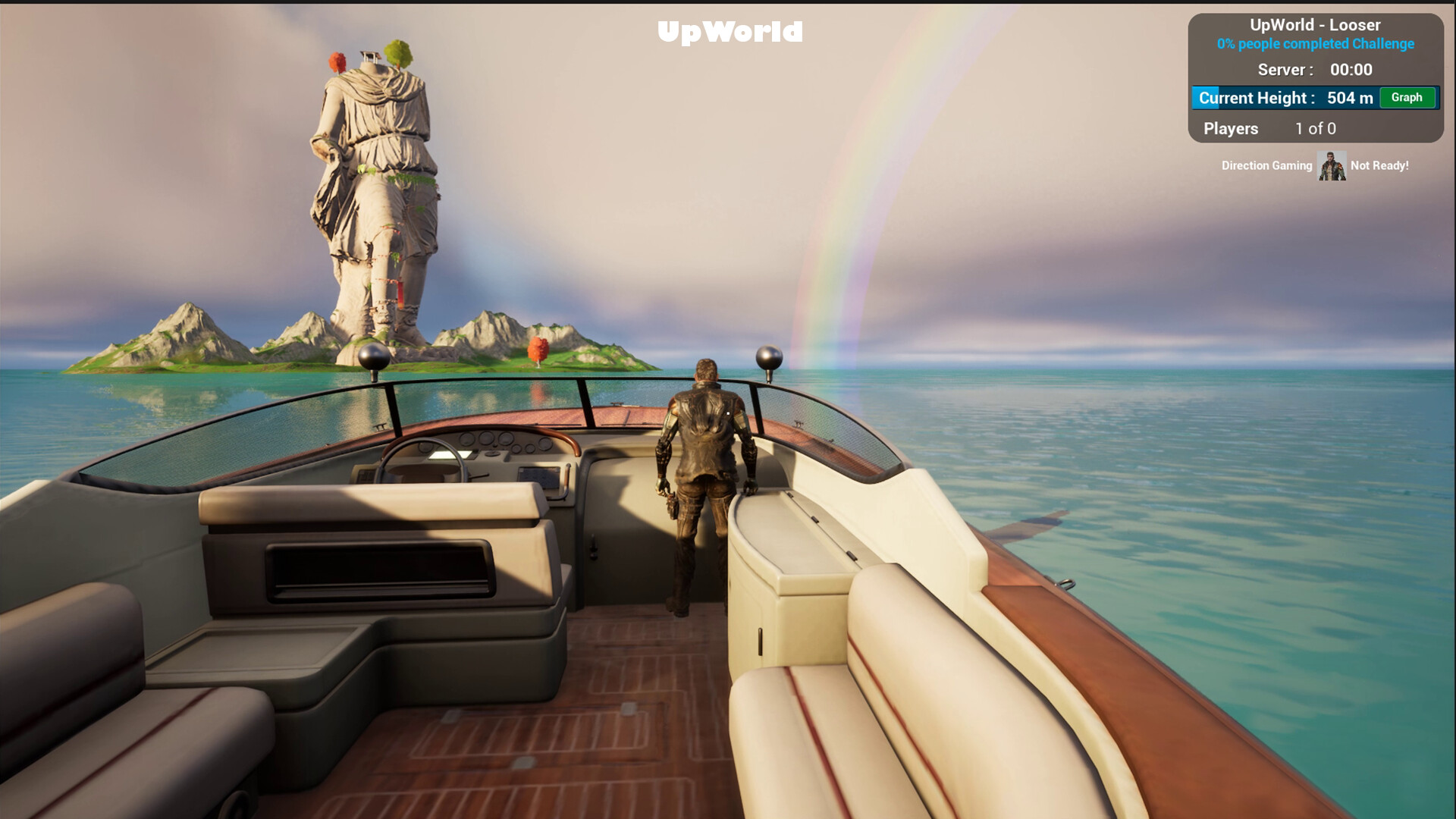The height and width of the screenshot is (819, 1456).
Task: Click the blue challenge completion percentage text
Action: point(1314,45)
